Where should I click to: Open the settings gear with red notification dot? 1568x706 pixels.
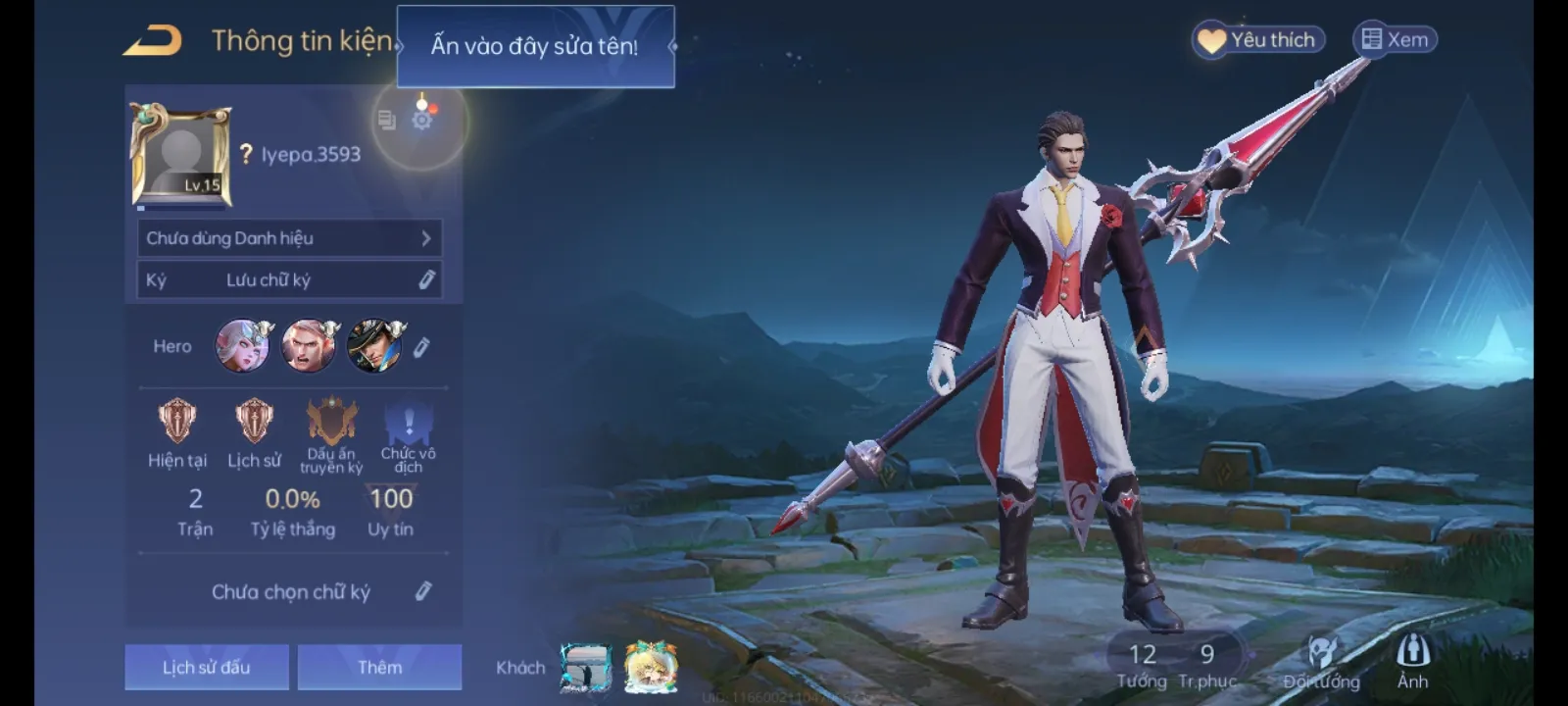click(422, 120)
